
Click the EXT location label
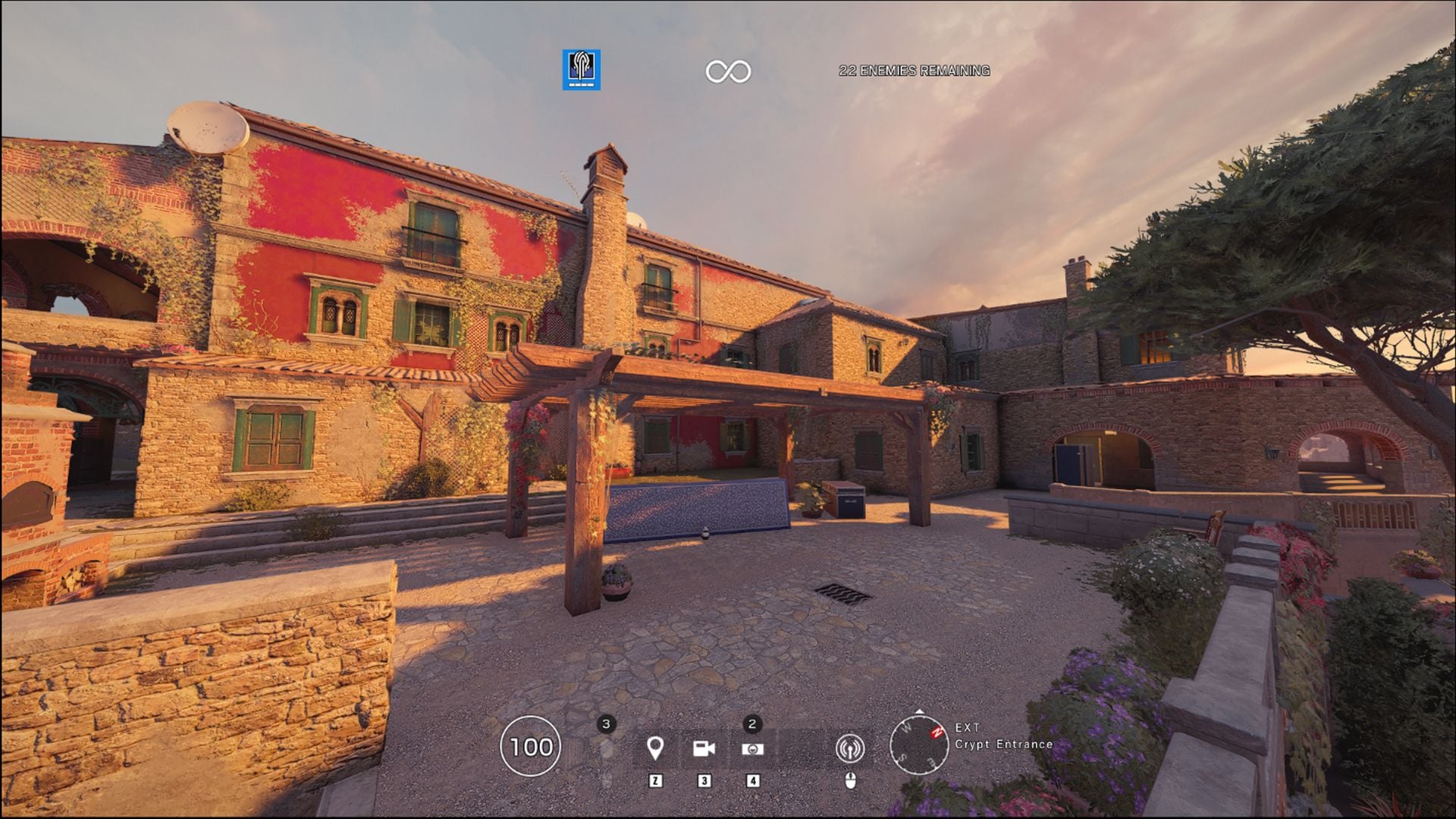tap(968, 728)
